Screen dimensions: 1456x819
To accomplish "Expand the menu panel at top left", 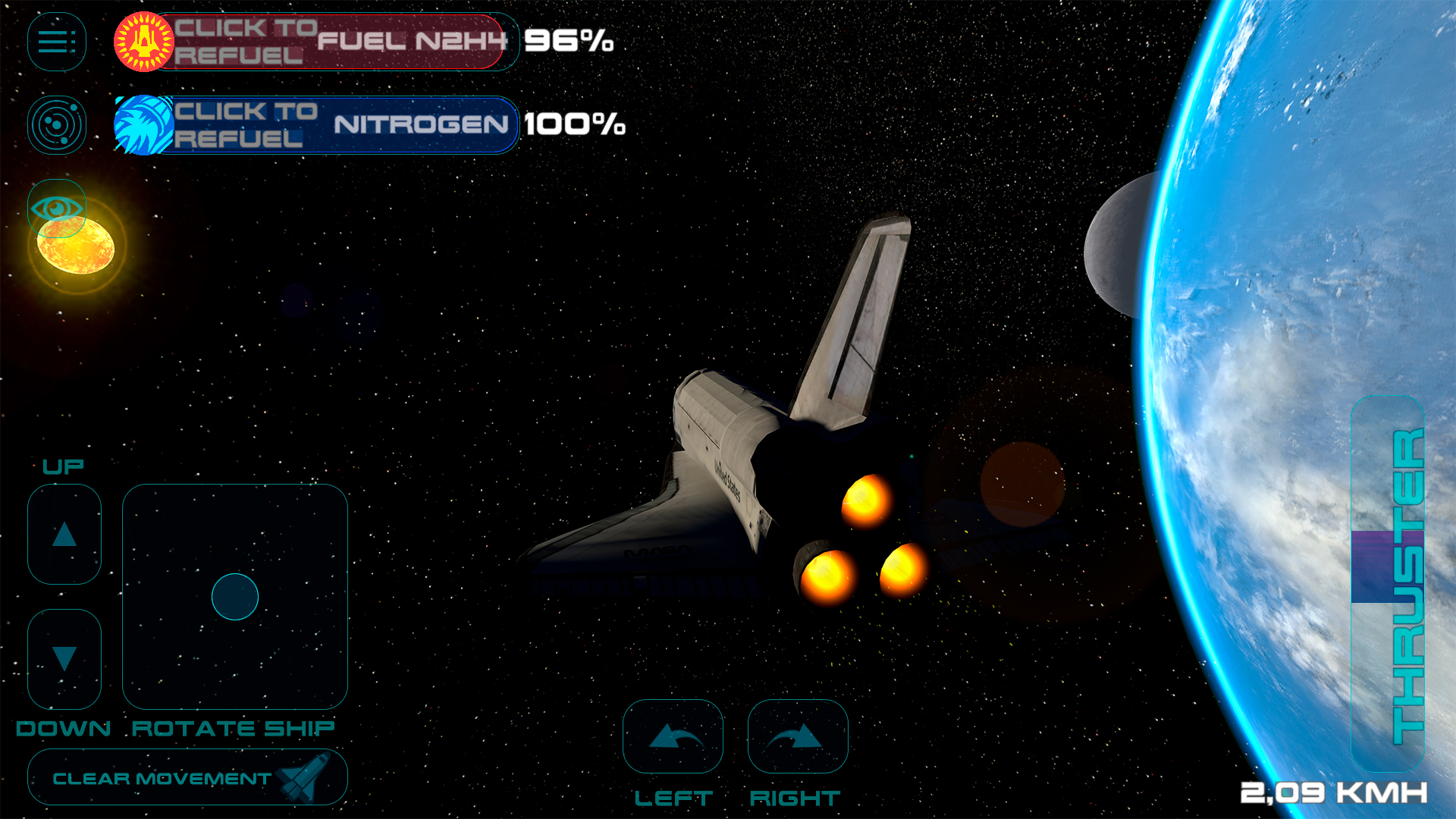I will coord(56,42).
